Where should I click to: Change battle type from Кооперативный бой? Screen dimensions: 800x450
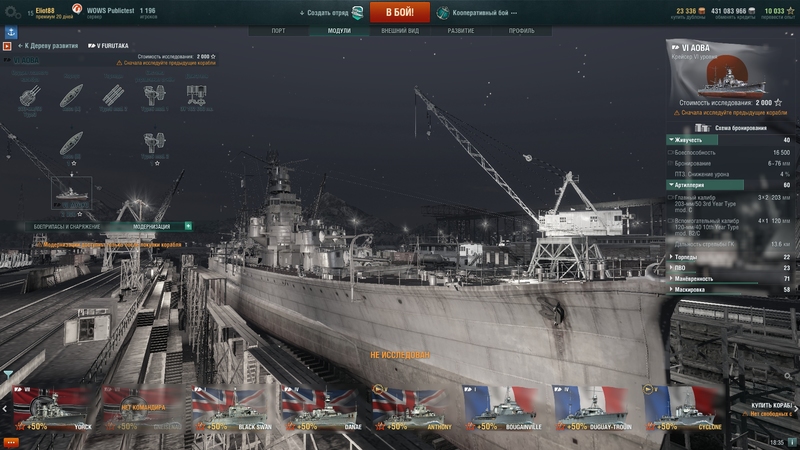point(482,12)
